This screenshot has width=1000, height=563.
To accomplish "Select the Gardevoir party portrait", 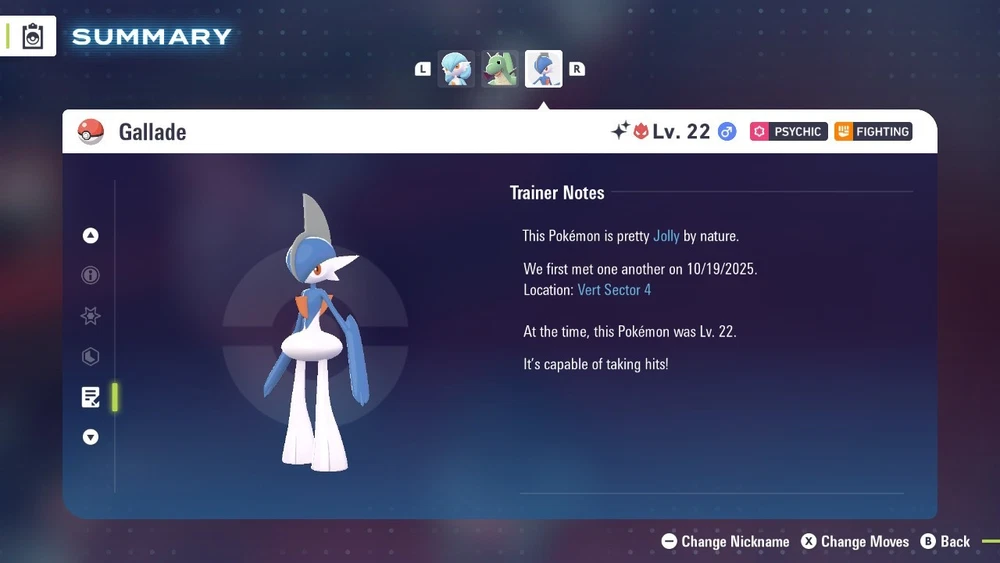I will tap(457, 69).
